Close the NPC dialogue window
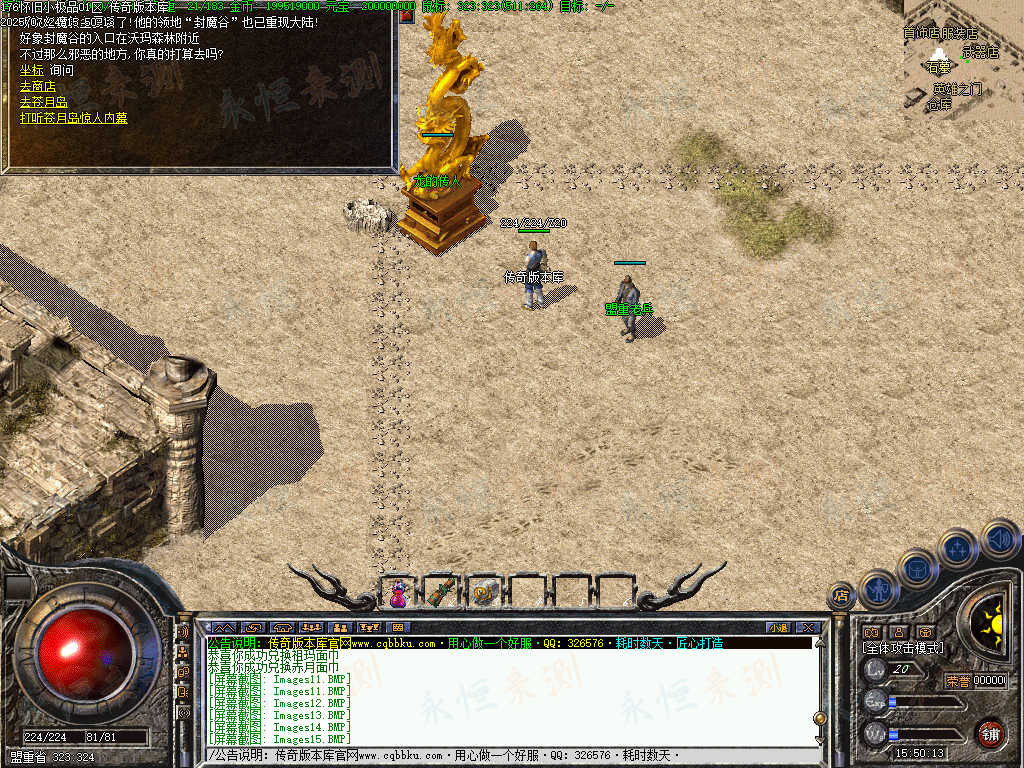The width and height of the screenshot is (1024, 768). (407, 15)
